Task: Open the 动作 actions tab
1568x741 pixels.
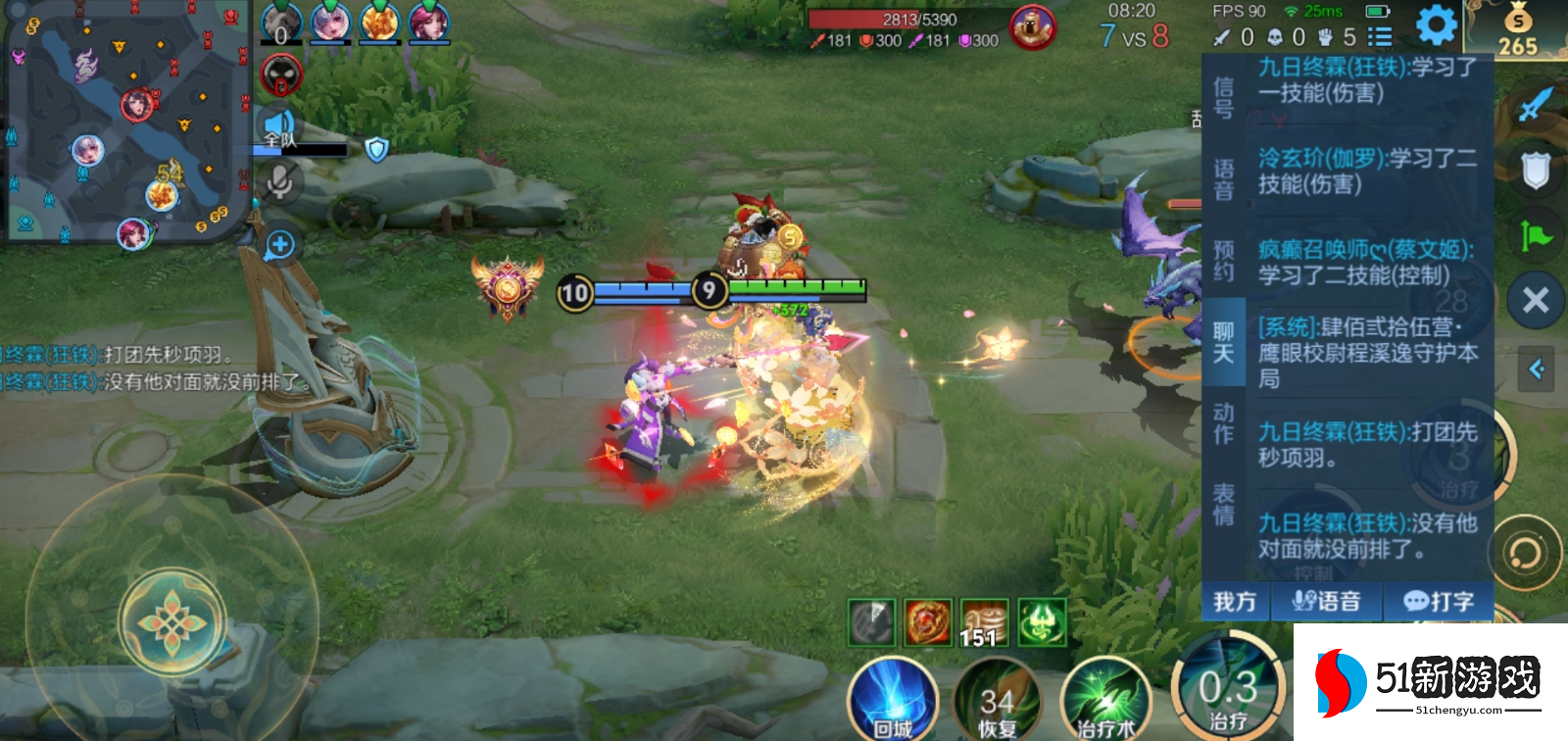Action: click(1224, 423)
